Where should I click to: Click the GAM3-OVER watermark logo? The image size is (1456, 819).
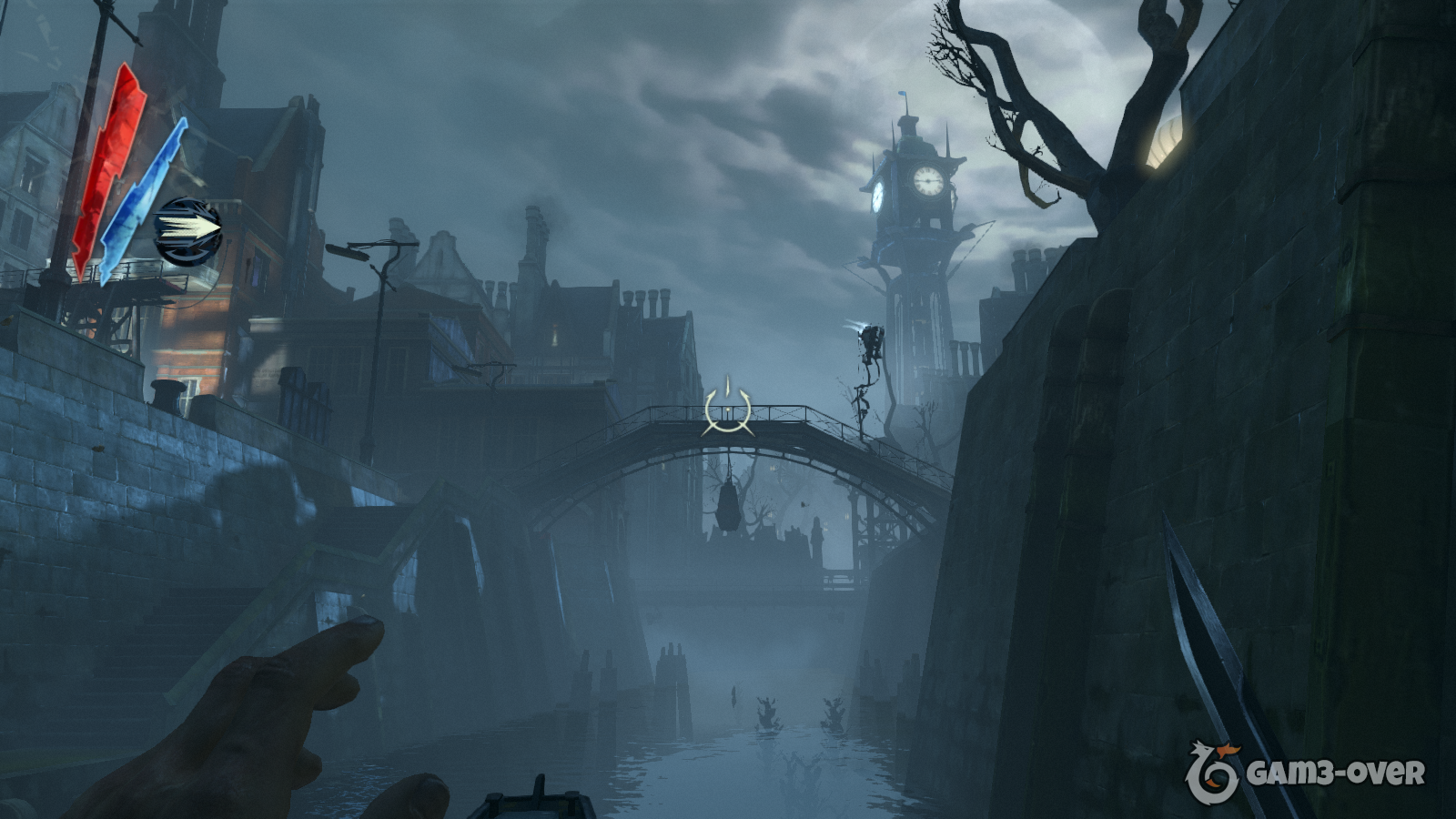(x=1304, y=773)
